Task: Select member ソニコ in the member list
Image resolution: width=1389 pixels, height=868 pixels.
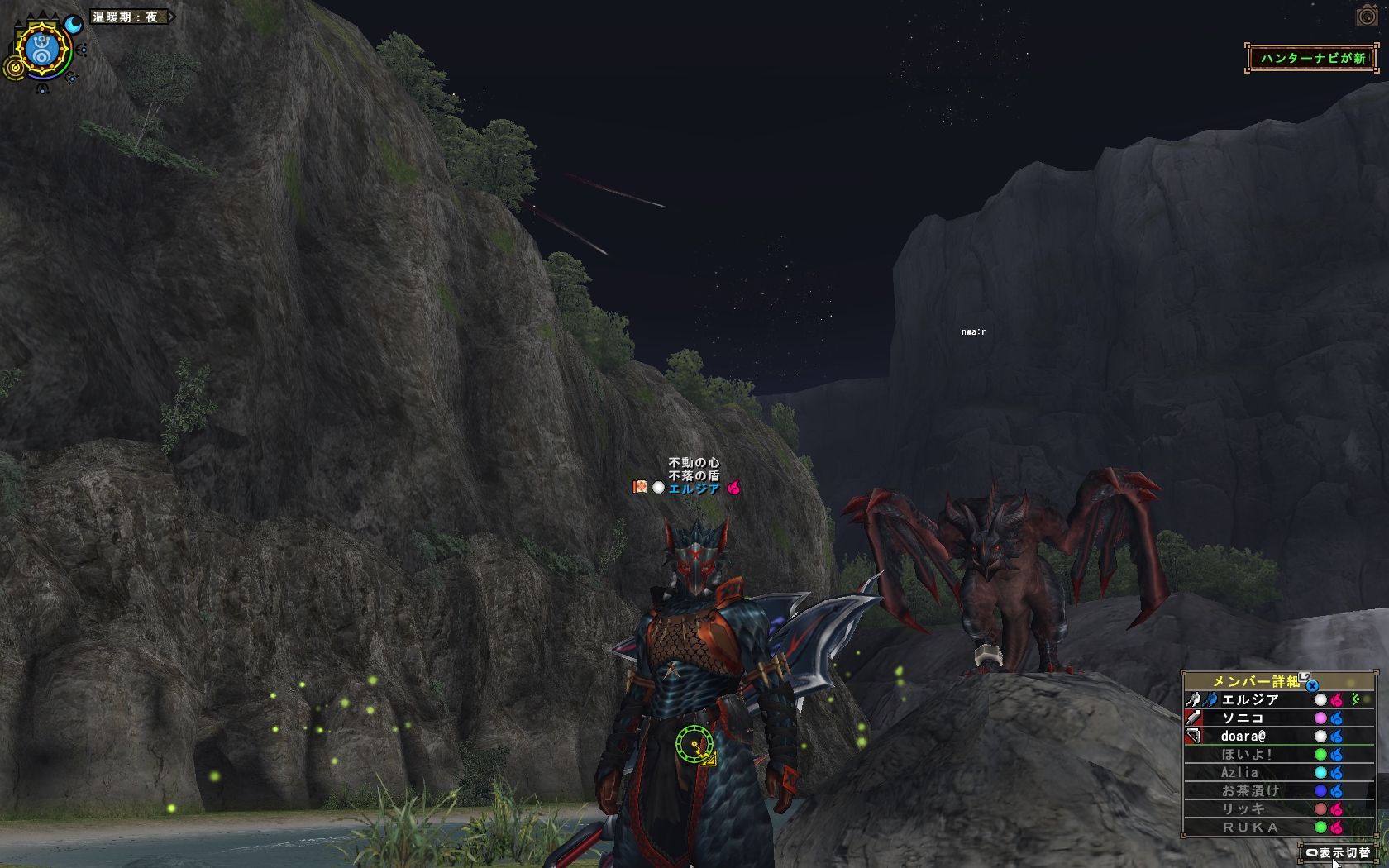Action: pos(1242,718)
